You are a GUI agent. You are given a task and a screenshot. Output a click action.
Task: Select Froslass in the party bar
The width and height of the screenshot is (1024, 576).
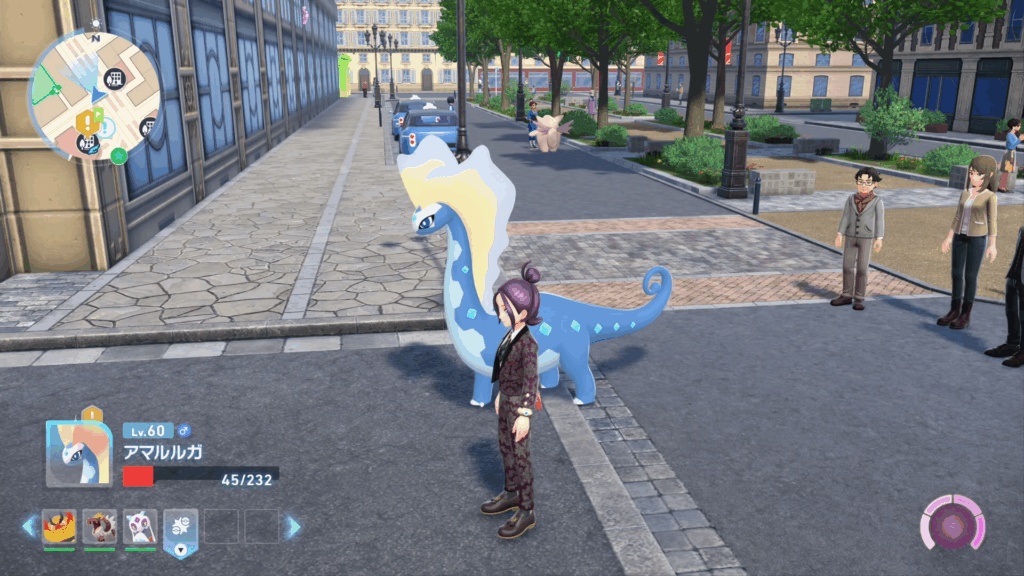(140, 526)
